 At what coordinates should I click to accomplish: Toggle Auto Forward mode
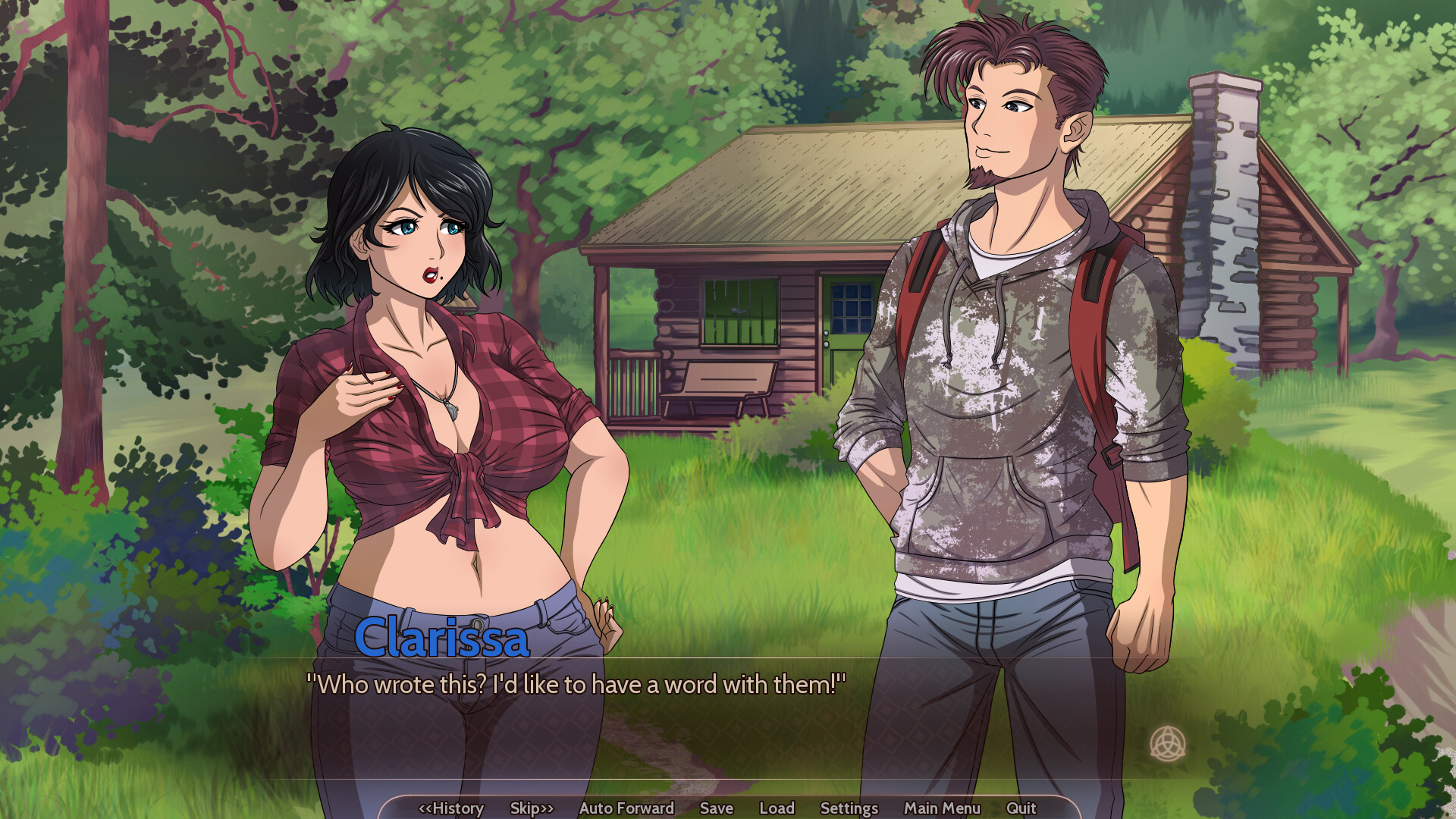(x=626, y=808)
